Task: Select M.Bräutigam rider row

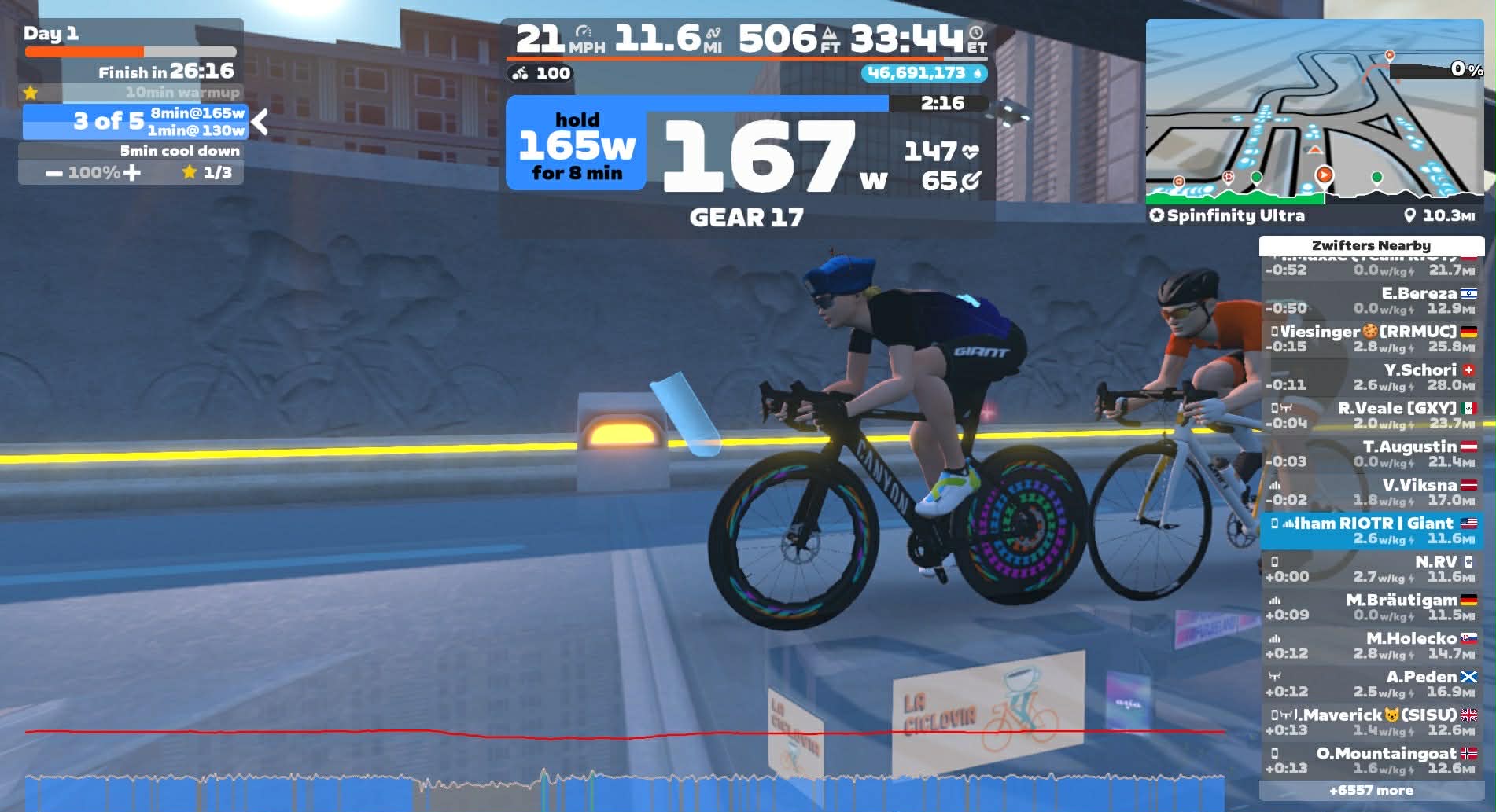Action: pyautogui.click(x=1371, y=608)
